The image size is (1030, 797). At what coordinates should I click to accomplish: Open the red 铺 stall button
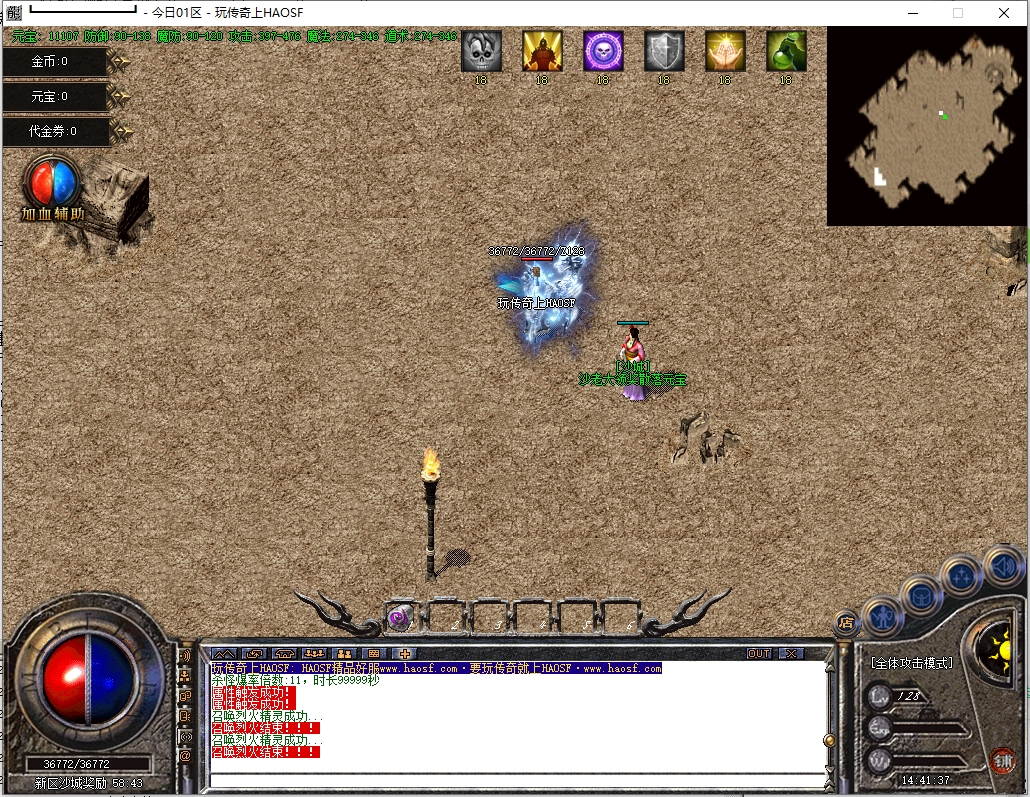pyautogui.click(x=1002, y=760)
